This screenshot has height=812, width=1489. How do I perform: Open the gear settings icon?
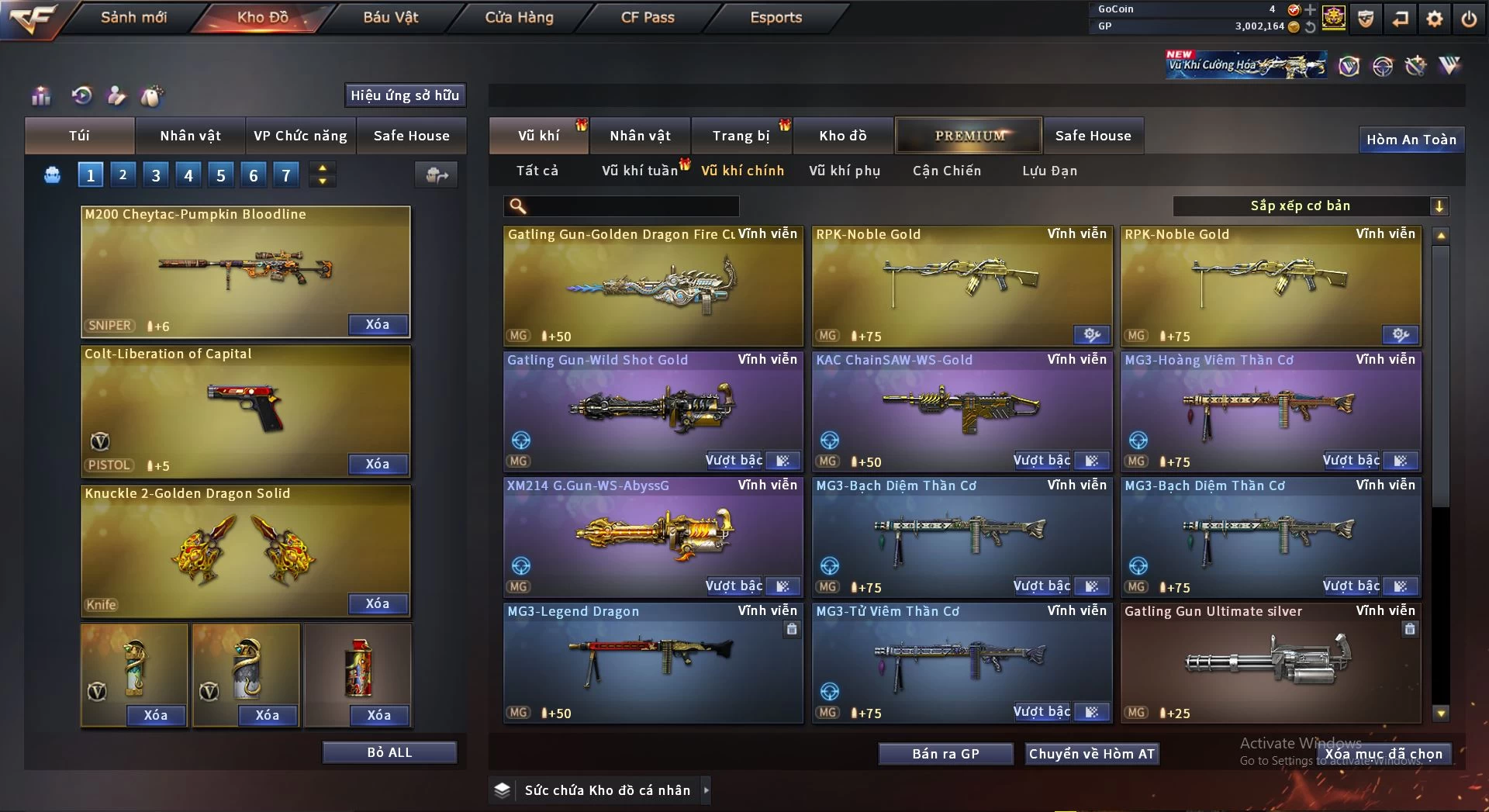[1434, 19]
